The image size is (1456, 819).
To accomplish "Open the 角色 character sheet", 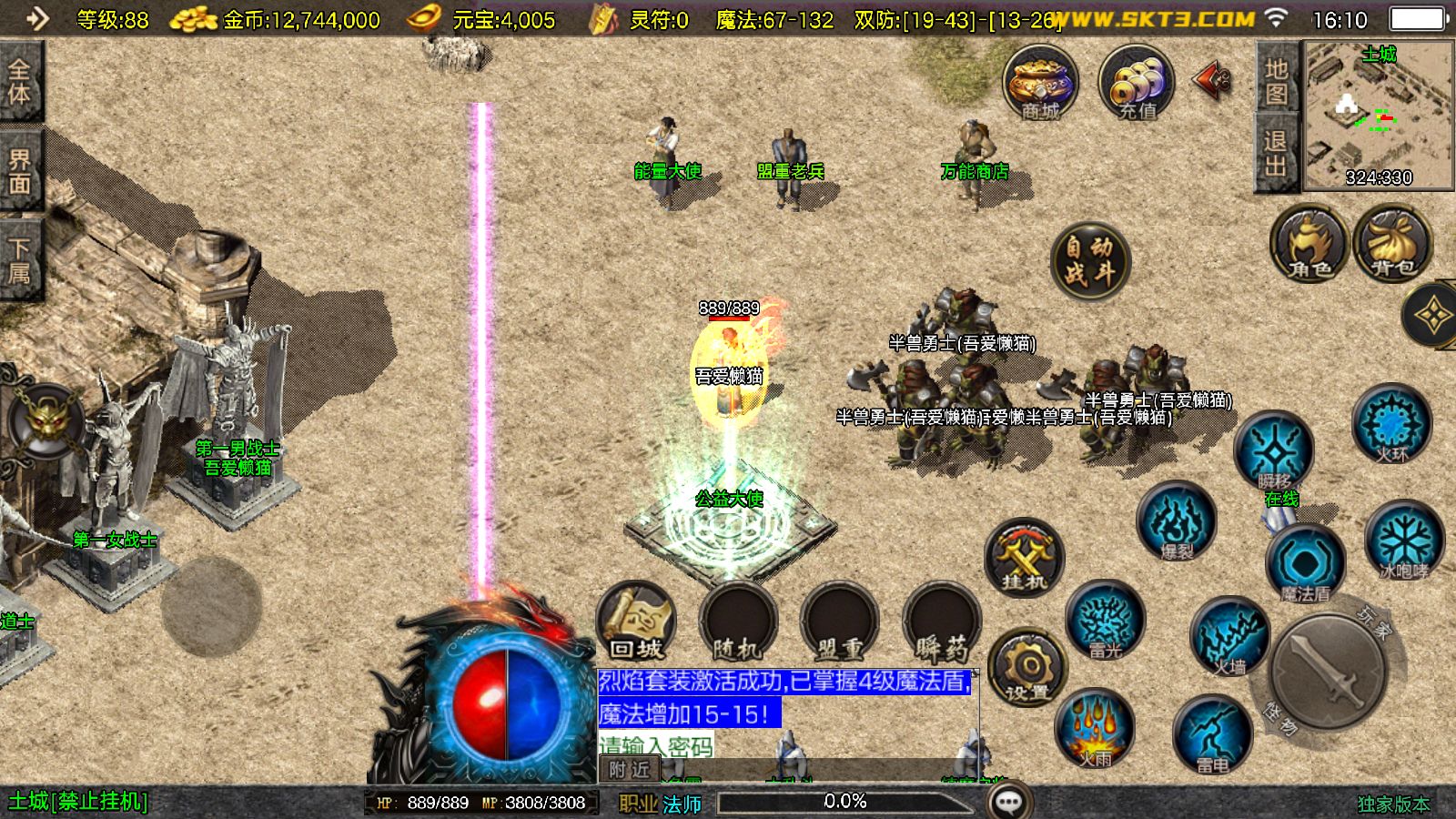I will pos(1309,244).
